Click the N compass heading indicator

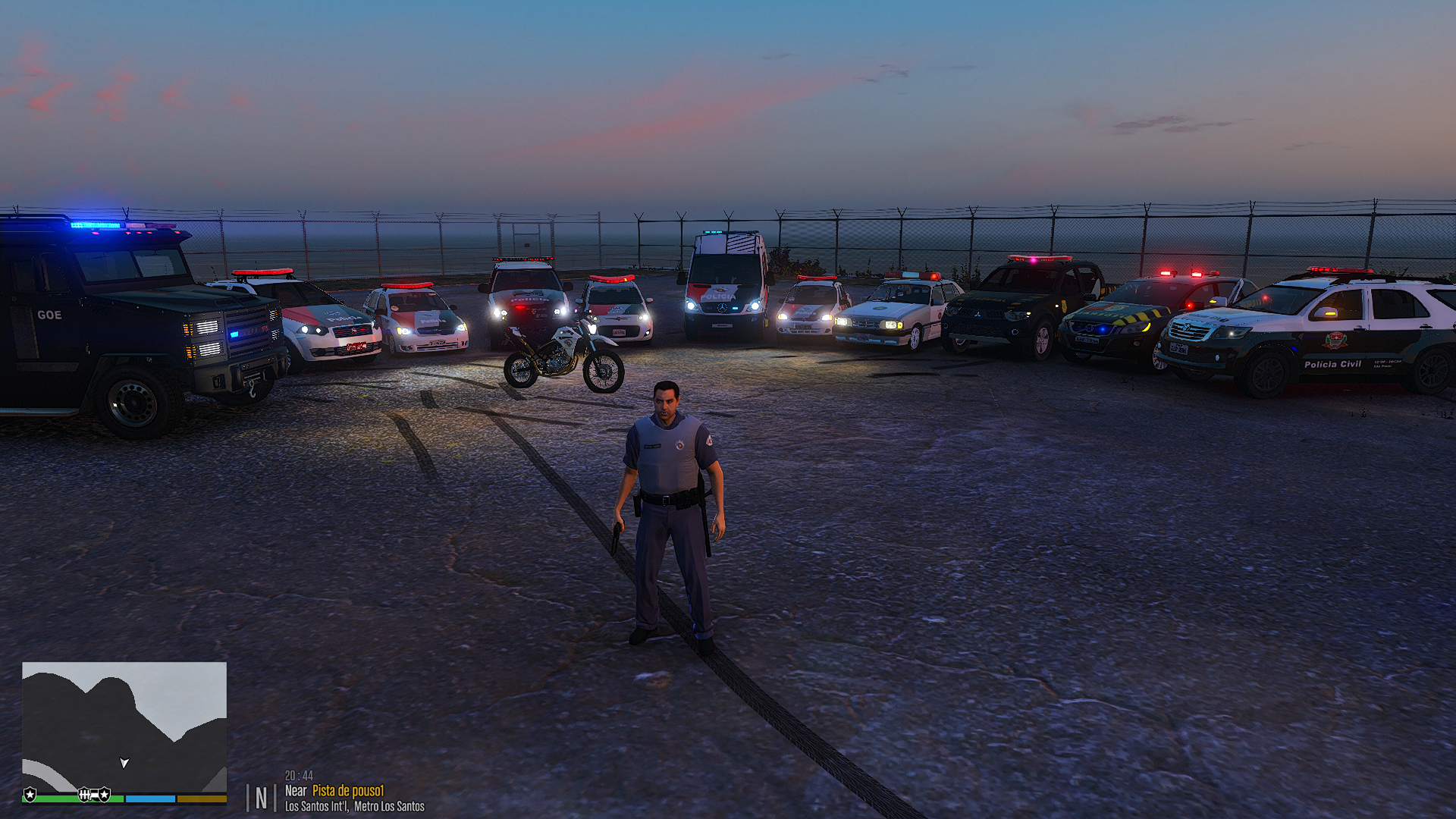[x=261, y=798]
